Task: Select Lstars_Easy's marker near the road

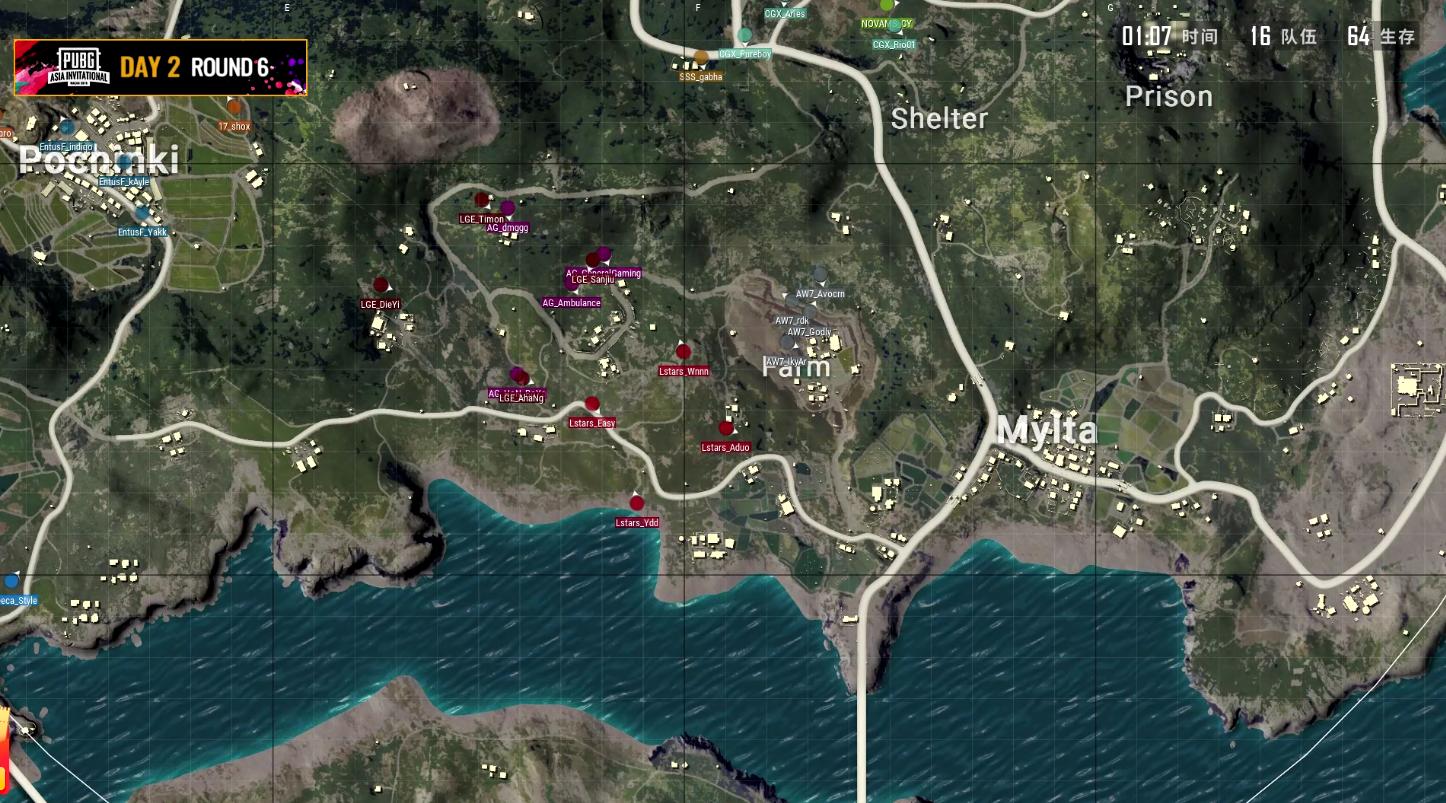Action: pos(593,403)
